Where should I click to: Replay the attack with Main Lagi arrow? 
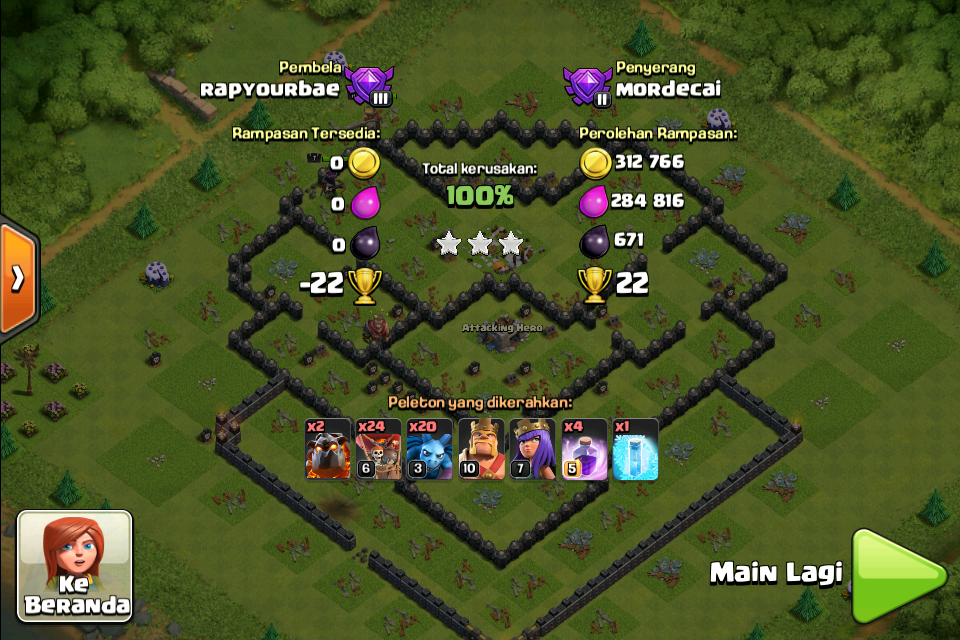click(x=897, y=573)
